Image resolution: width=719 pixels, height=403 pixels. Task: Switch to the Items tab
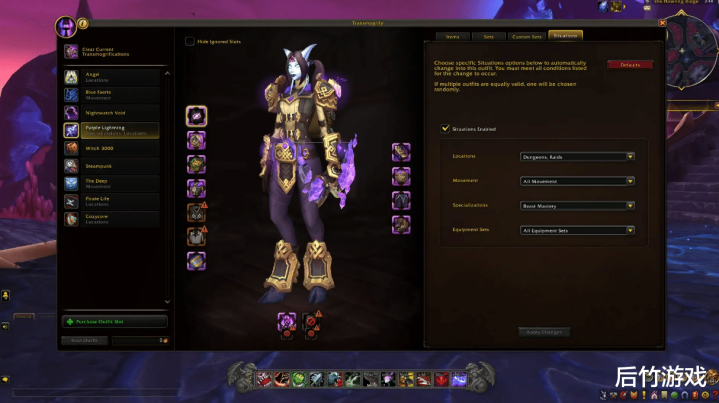point(452,36)
